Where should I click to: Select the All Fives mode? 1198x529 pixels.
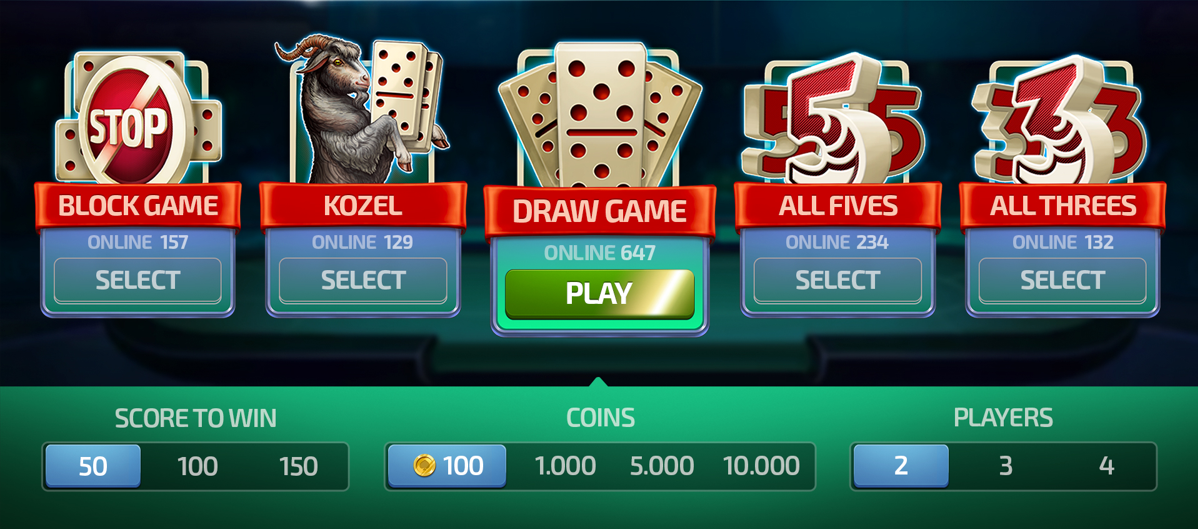[837, 280]
